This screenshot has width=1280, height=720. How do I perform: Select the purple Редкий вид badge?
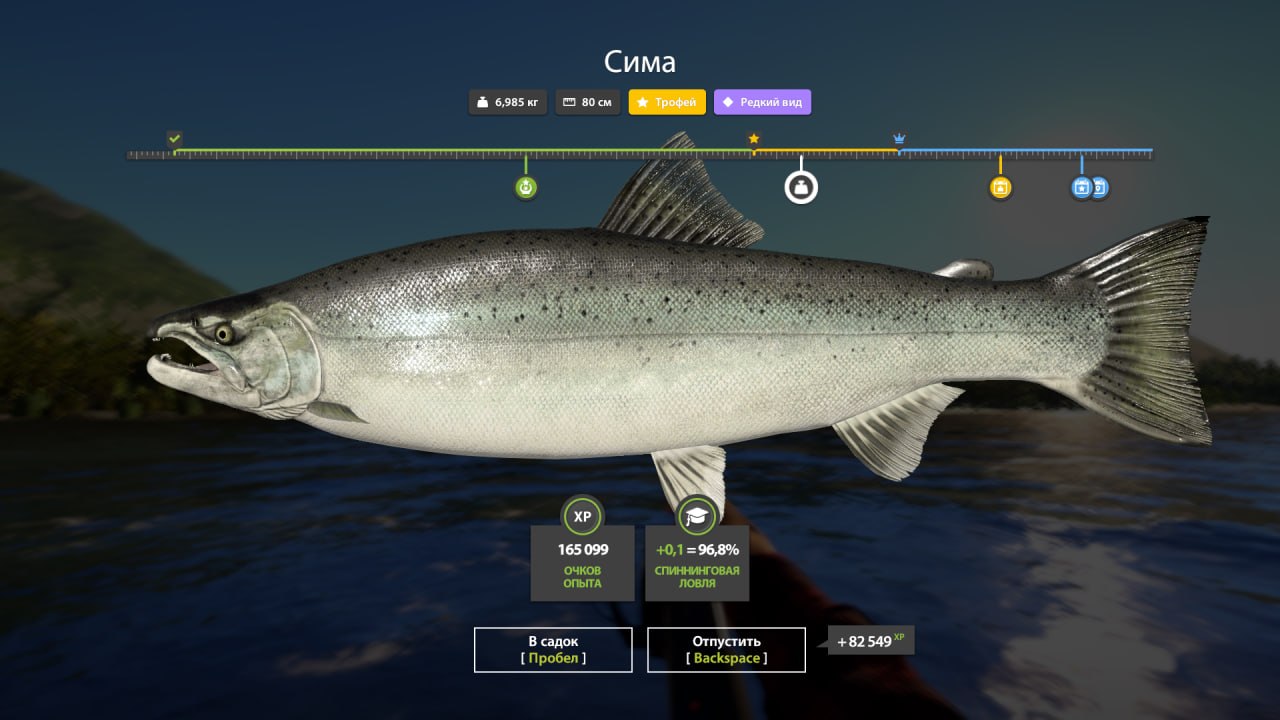(762, 102)
